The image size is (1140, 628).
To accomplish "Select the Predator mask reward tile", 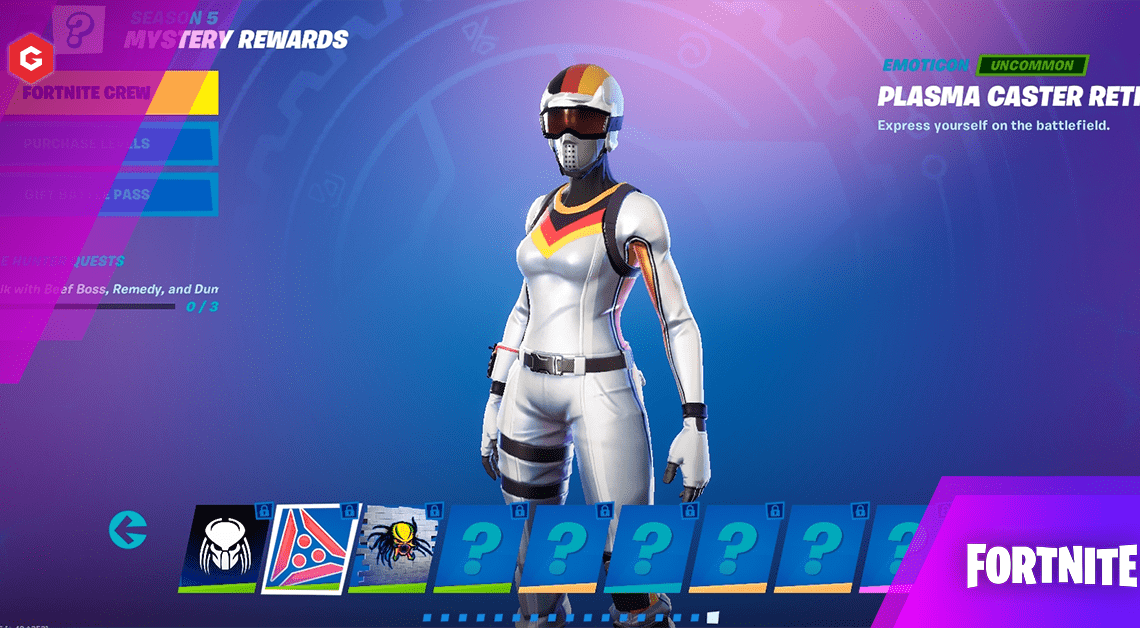I will [x=220, y=546].
